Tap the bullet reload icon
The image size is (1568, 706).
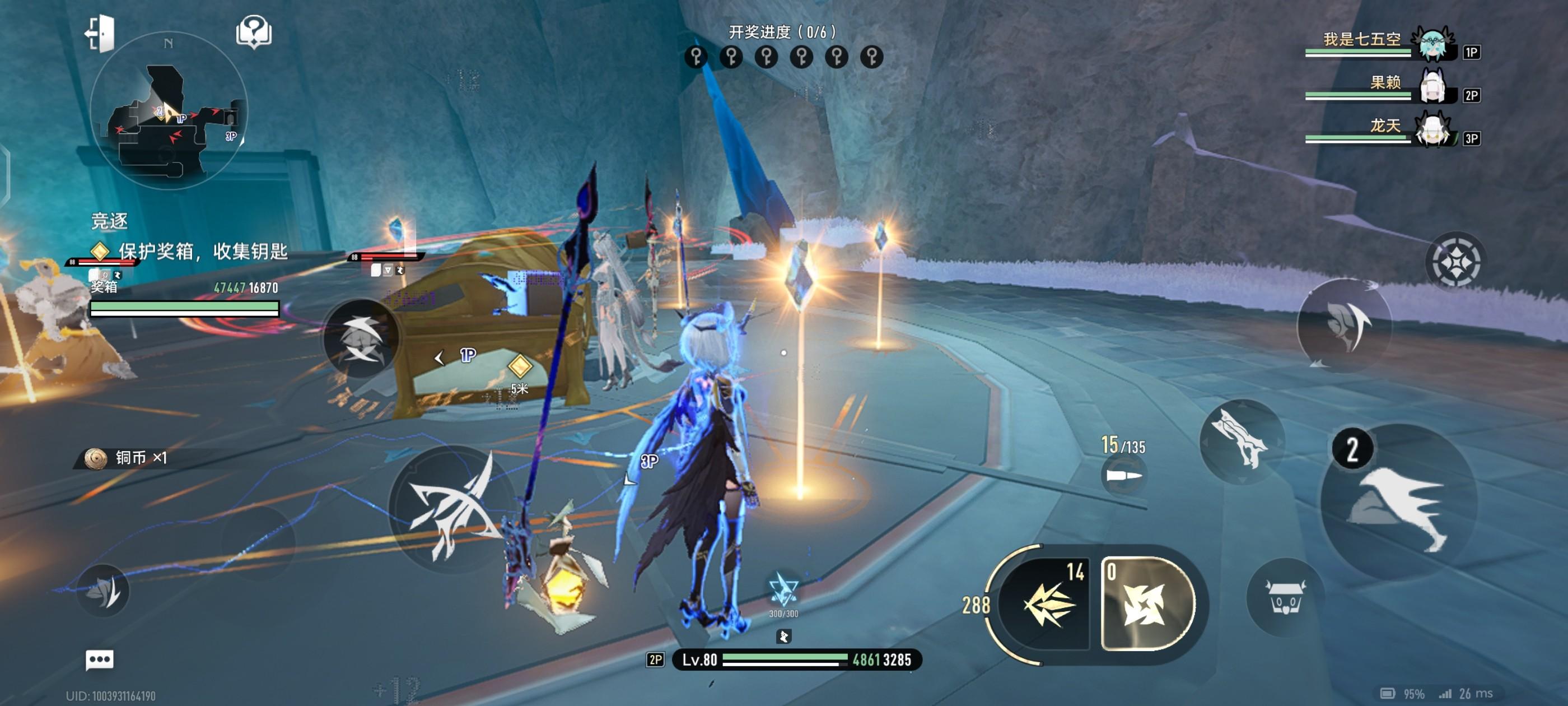click(1123, 475)
